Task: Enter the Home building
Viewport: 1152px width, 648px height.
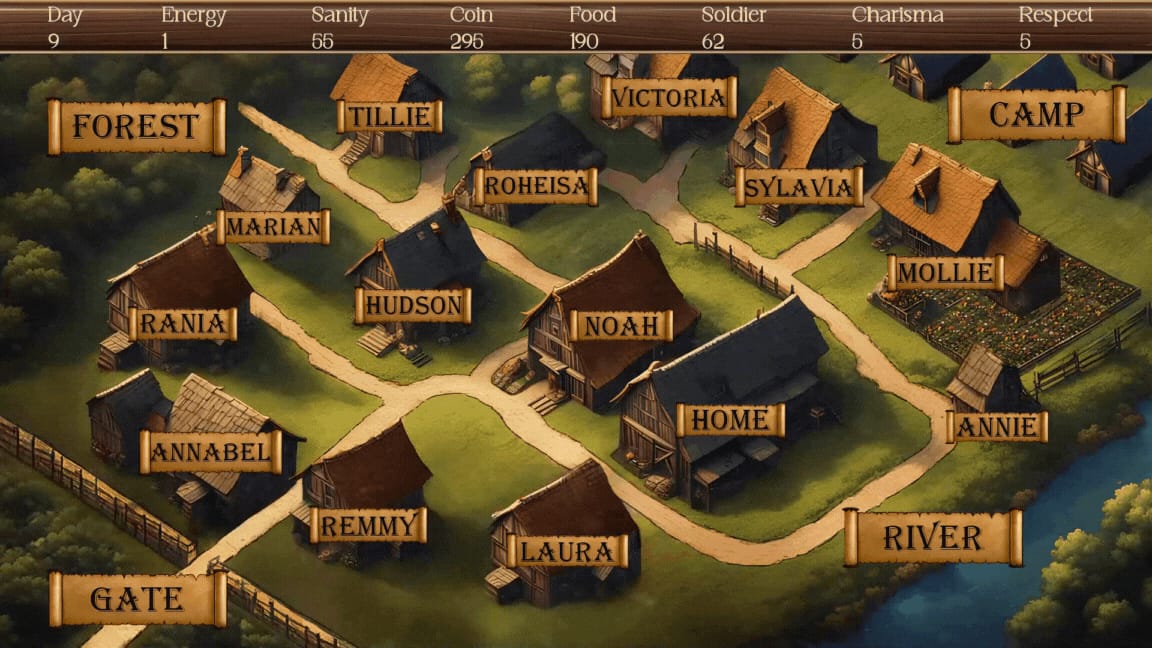Action: (730, 420)
